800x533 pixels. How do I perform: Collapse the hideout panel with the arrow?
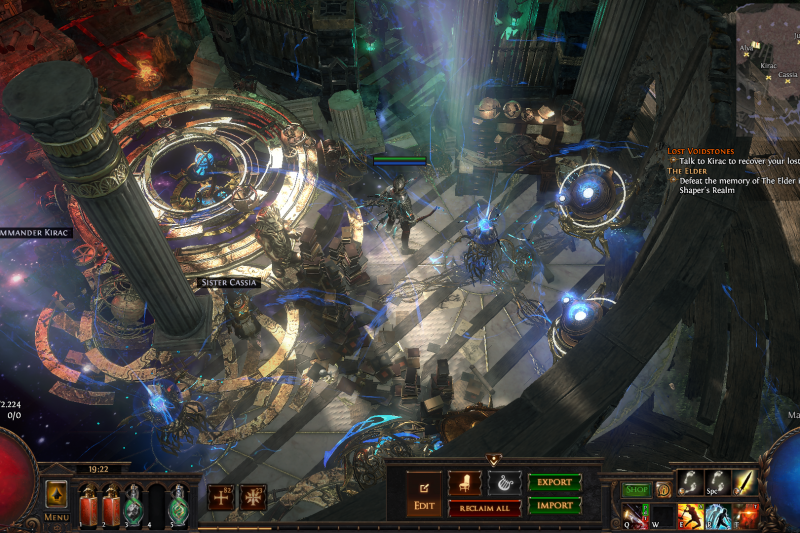[x=493, y=460]
